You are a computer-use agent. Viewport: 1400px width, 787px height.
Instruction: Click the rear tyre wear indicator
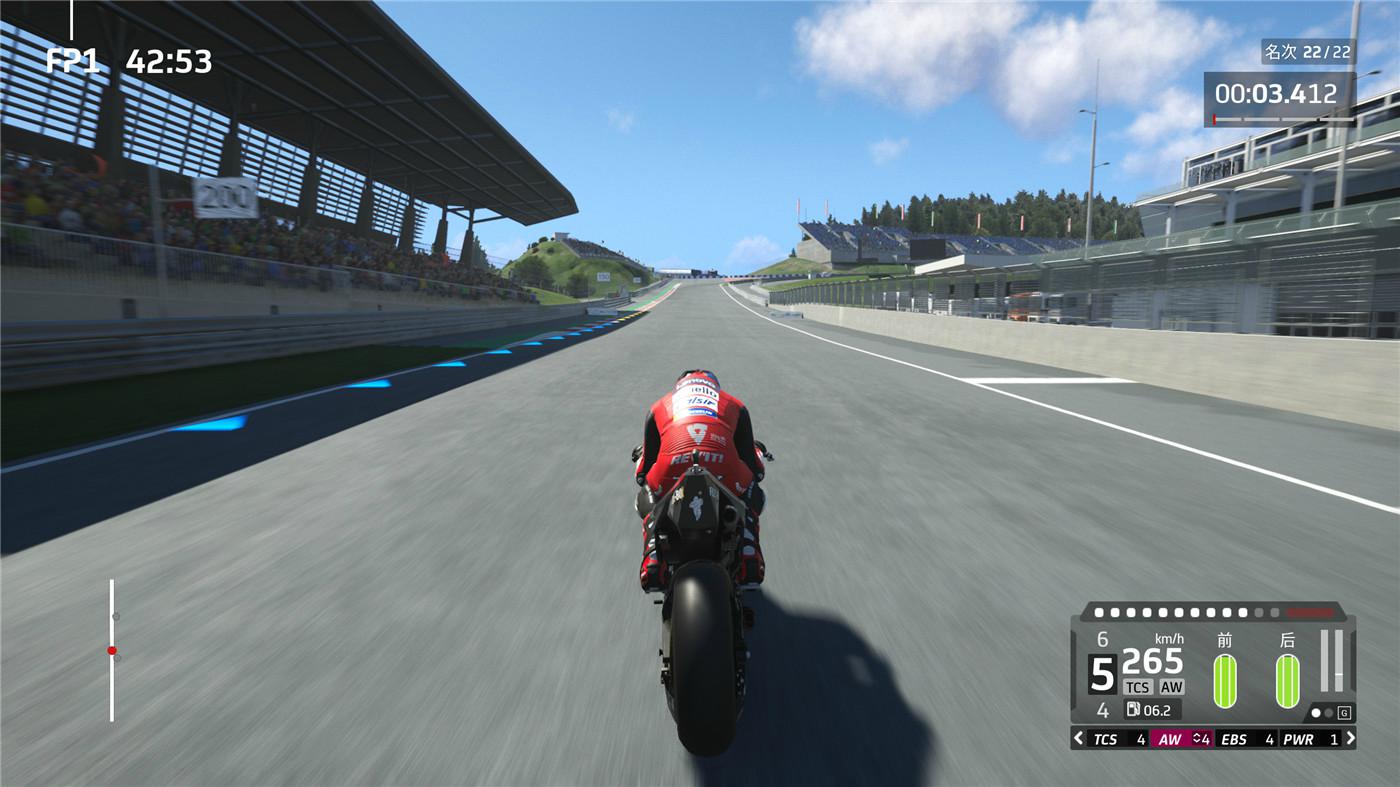tap(1287, 681)
